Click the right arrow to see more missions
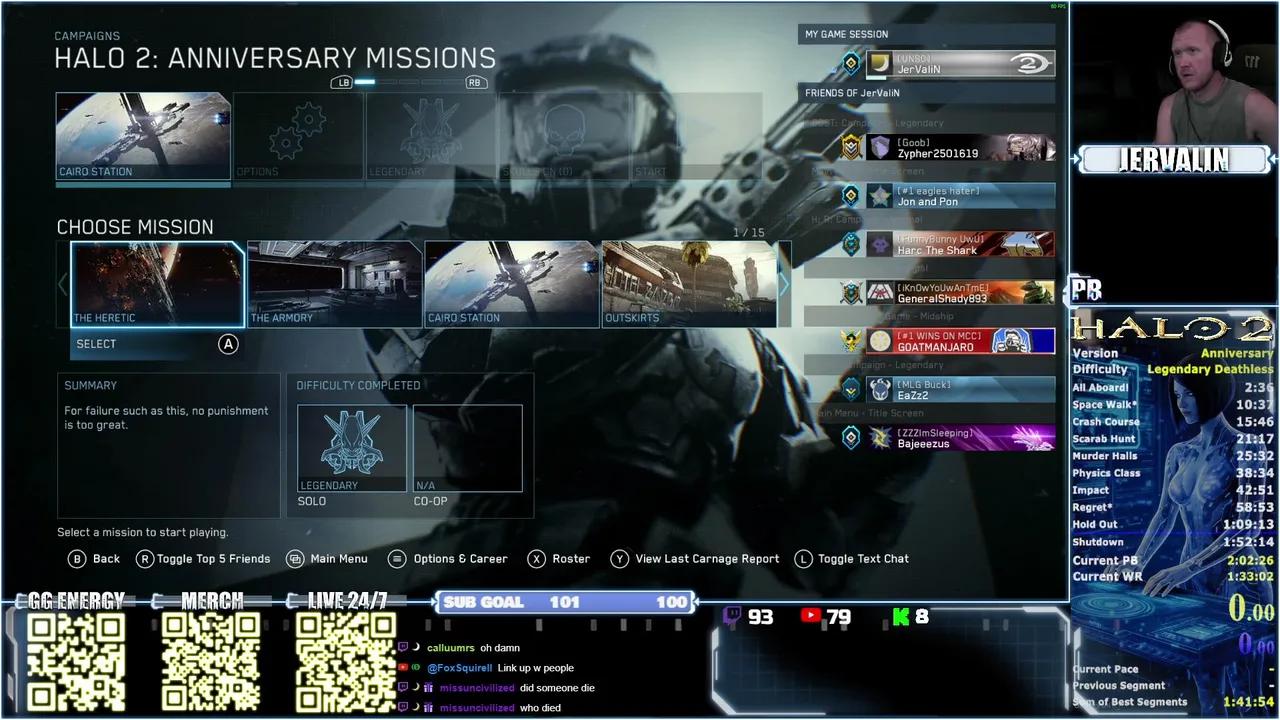Screen dimensions: 1280x720 pyautogui.click(x=784, y=284)
